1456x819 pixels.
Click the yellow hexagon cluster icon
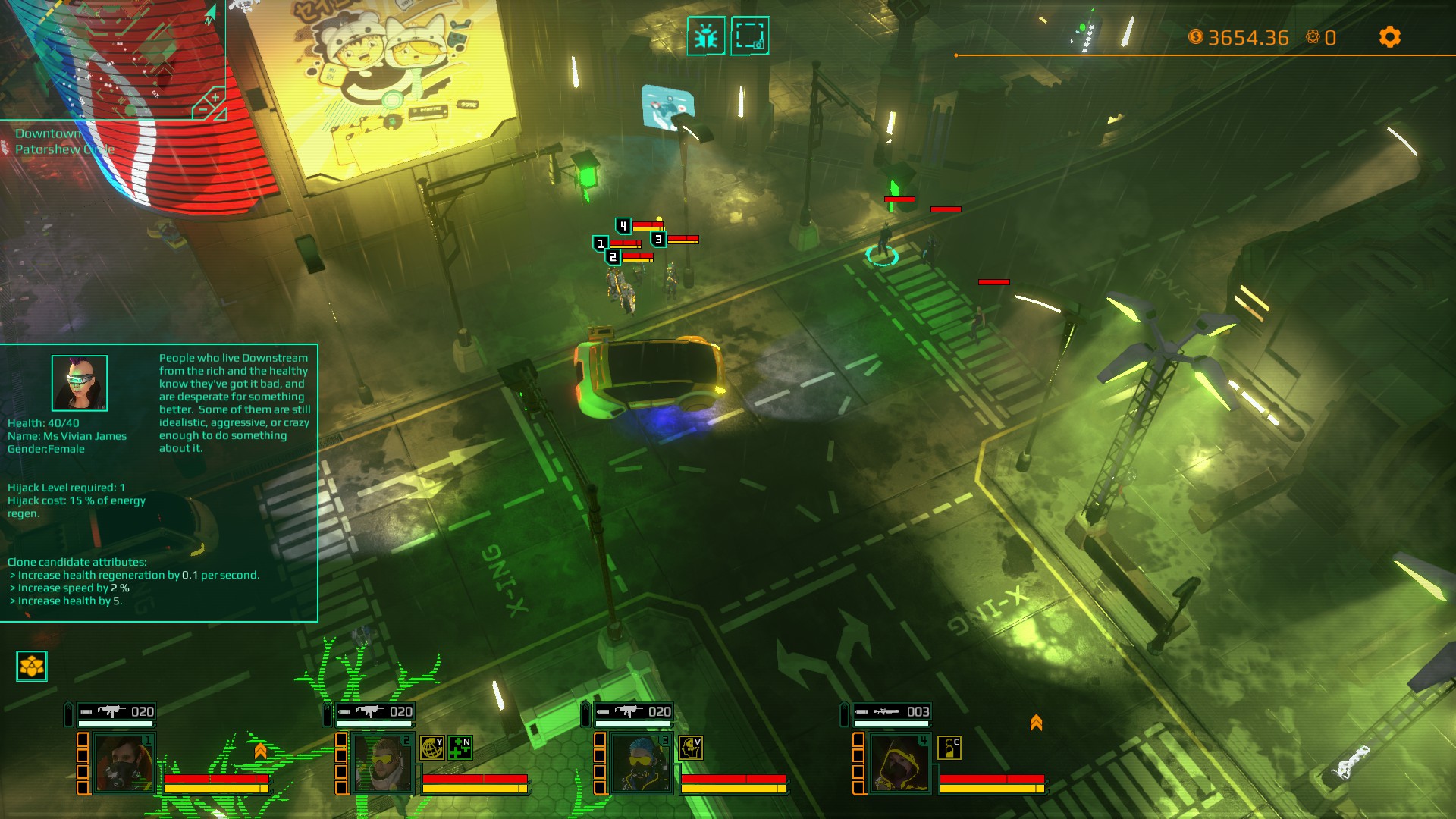coord(32,667)
